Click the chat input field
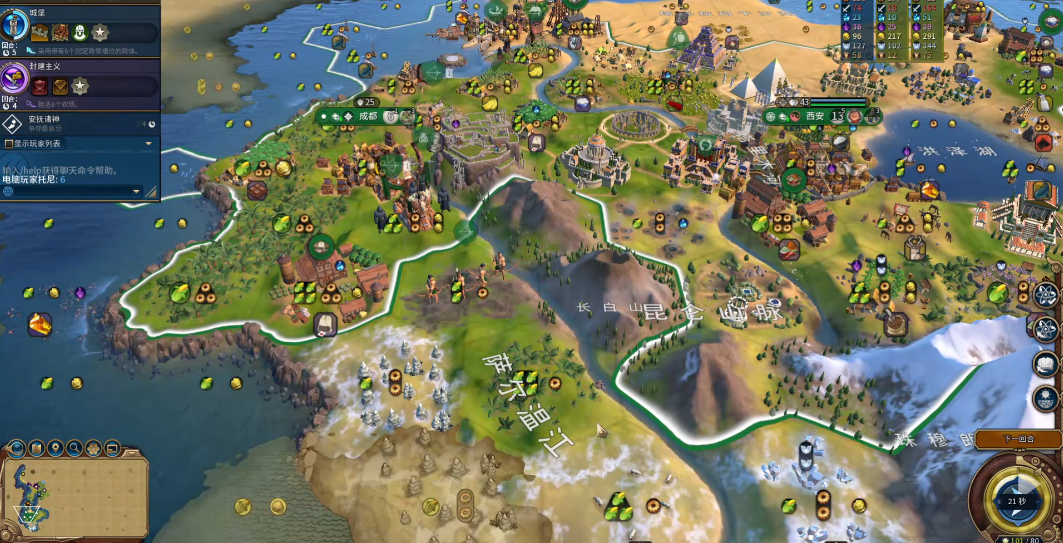This screenshot has width=1063, height=543. 70,190
